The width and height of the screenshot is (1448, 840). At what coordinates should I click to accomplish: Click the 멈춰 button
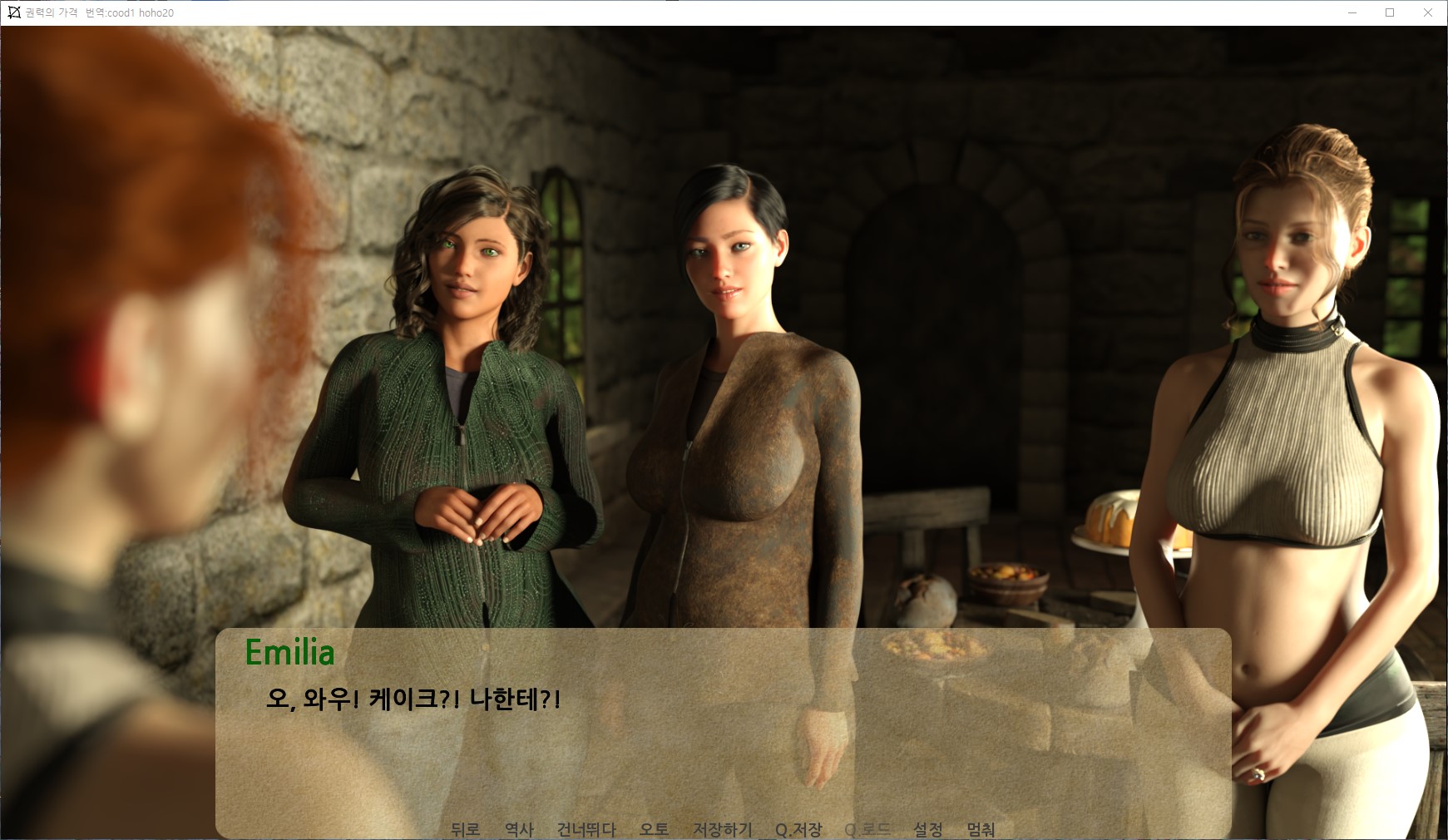[981, 829]
